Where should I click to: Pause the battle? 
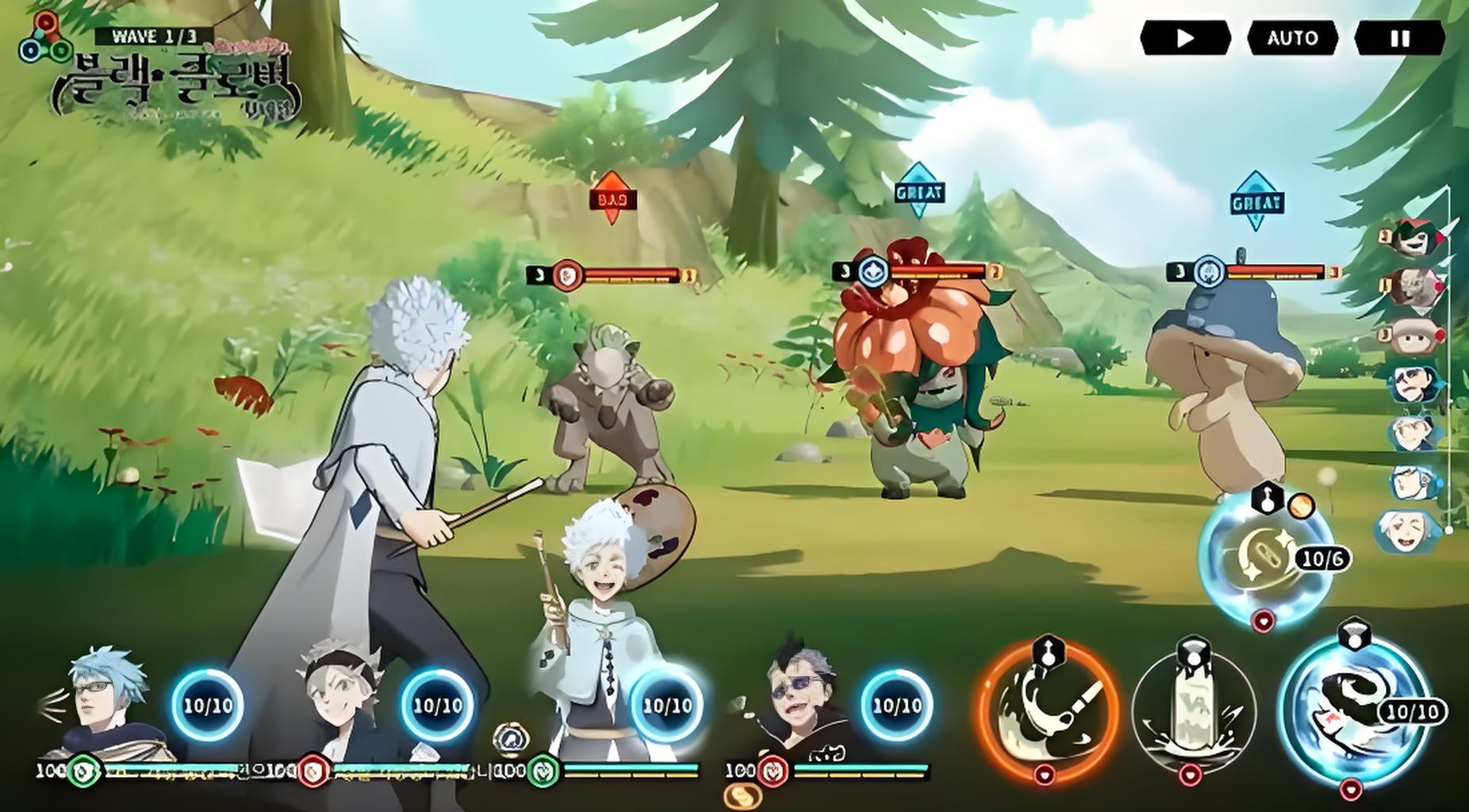(1399, 38)
